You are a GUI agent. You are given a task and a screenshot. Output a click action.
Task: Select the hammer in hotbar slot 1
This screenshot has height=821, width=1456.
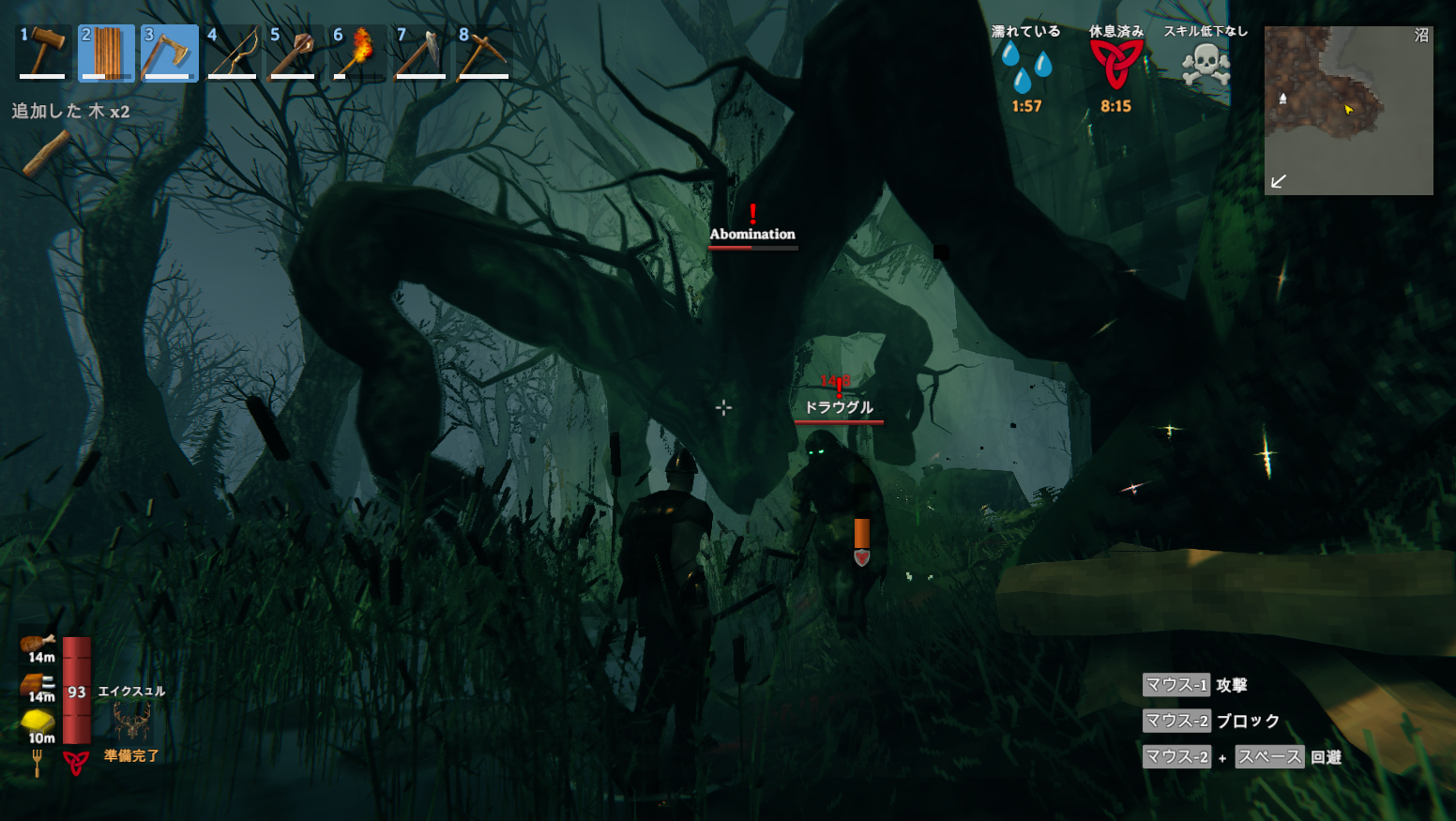(43, 53)
